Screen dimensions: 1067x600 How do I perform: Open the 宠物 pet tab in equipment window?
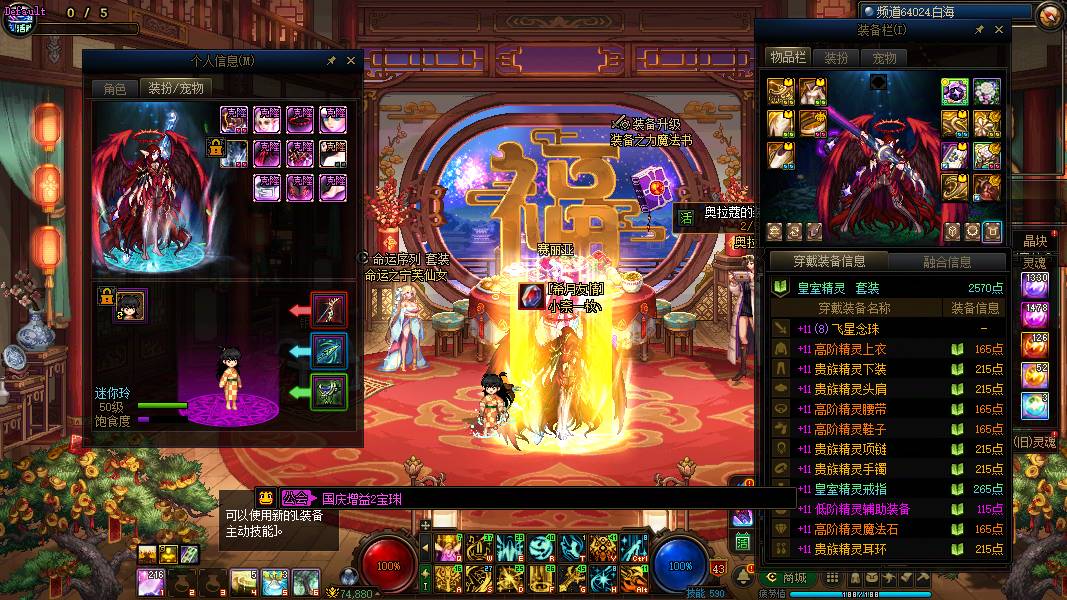[x=884, y=58]
